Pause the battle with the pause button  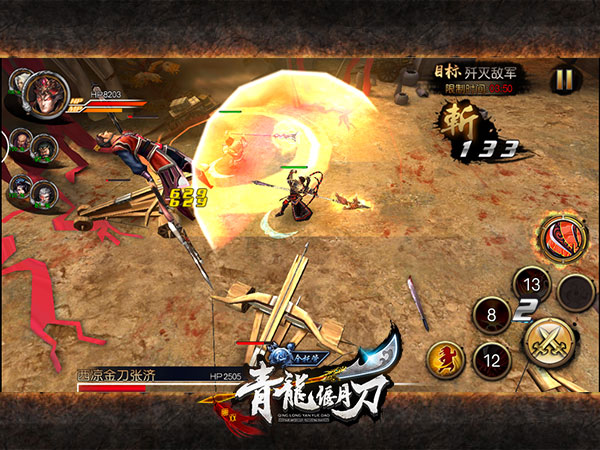564,79
